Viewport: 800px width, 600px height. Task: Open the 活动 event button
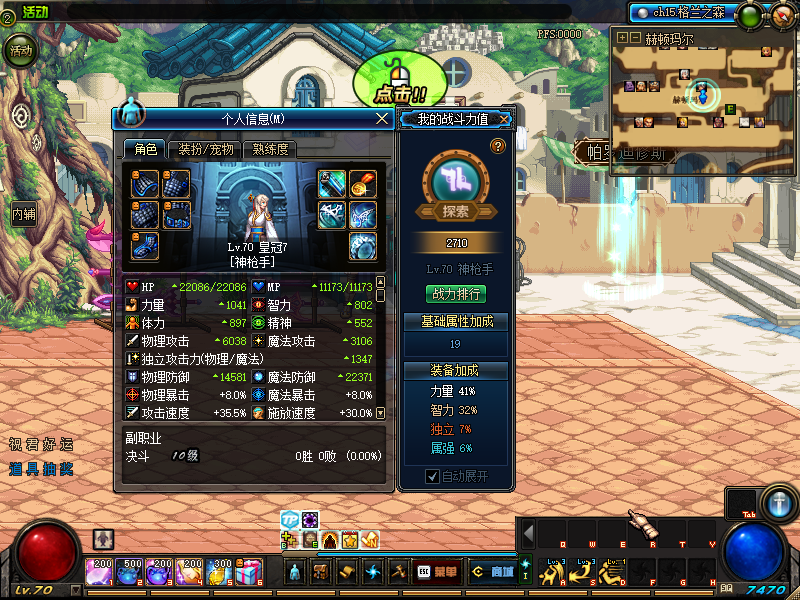tap(20, 50)
